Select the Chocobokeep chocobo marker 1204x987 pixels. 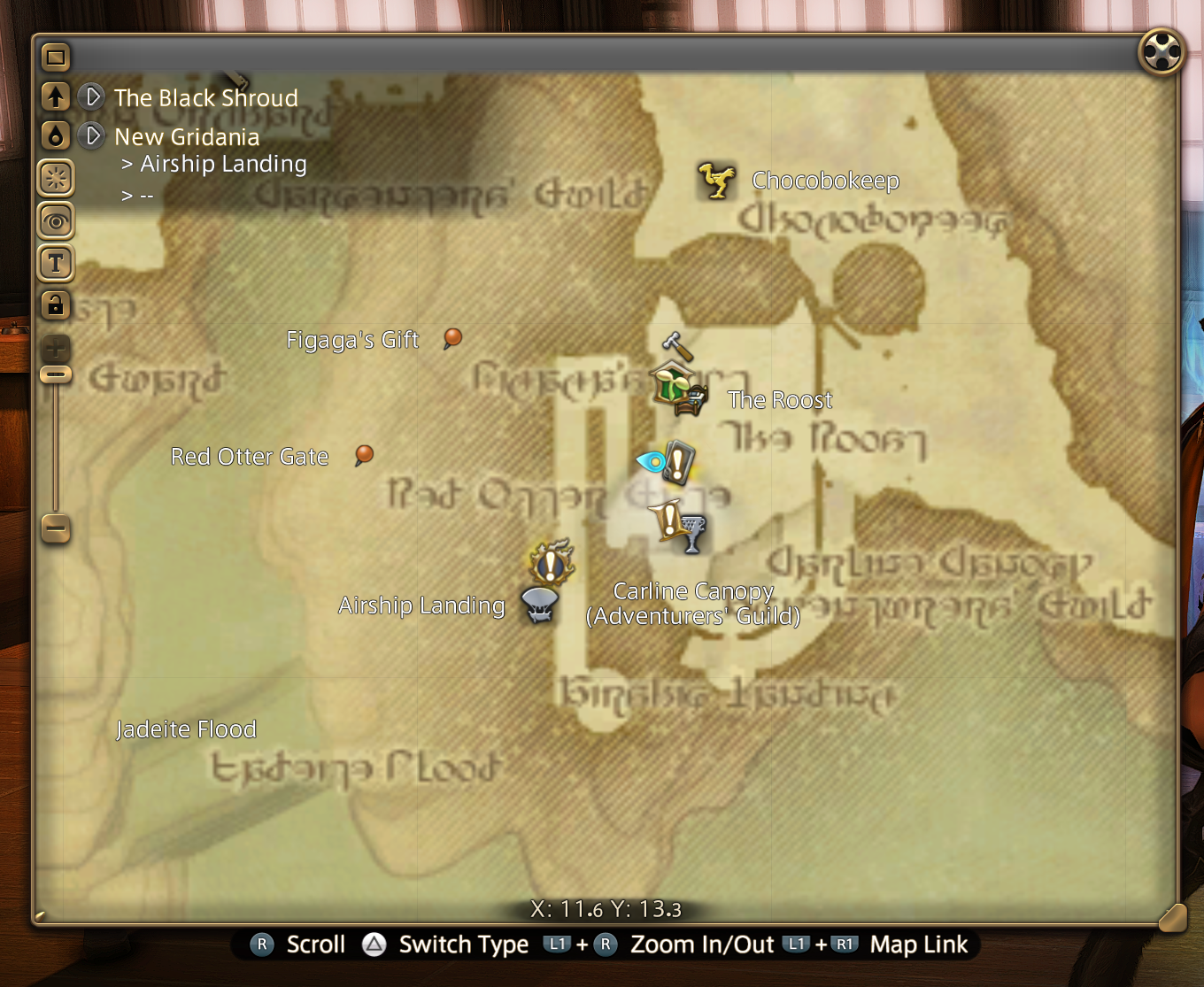point(716,180)
